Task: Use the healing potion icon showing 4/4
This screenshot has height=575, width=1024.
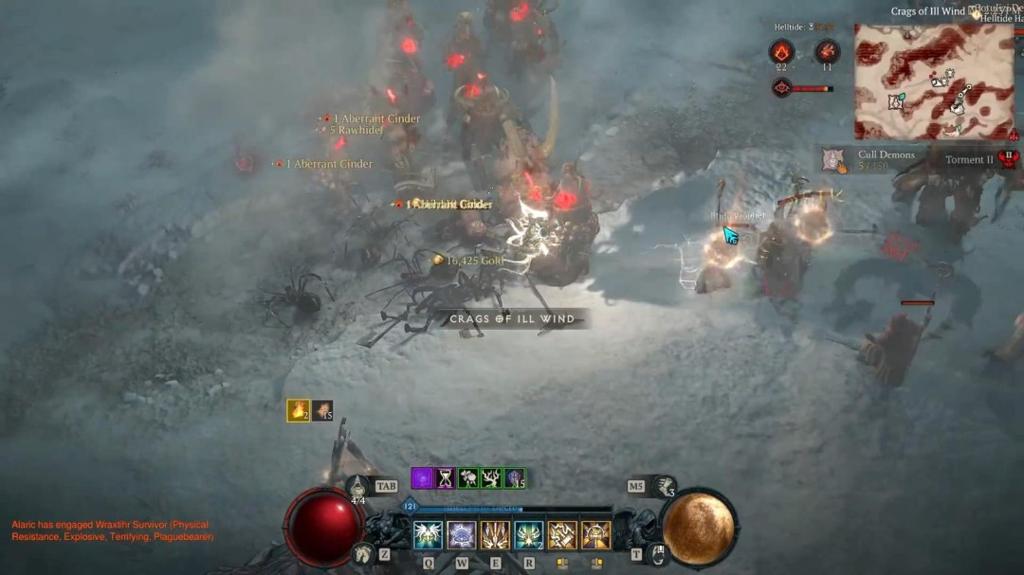Action: pos(359,487)
